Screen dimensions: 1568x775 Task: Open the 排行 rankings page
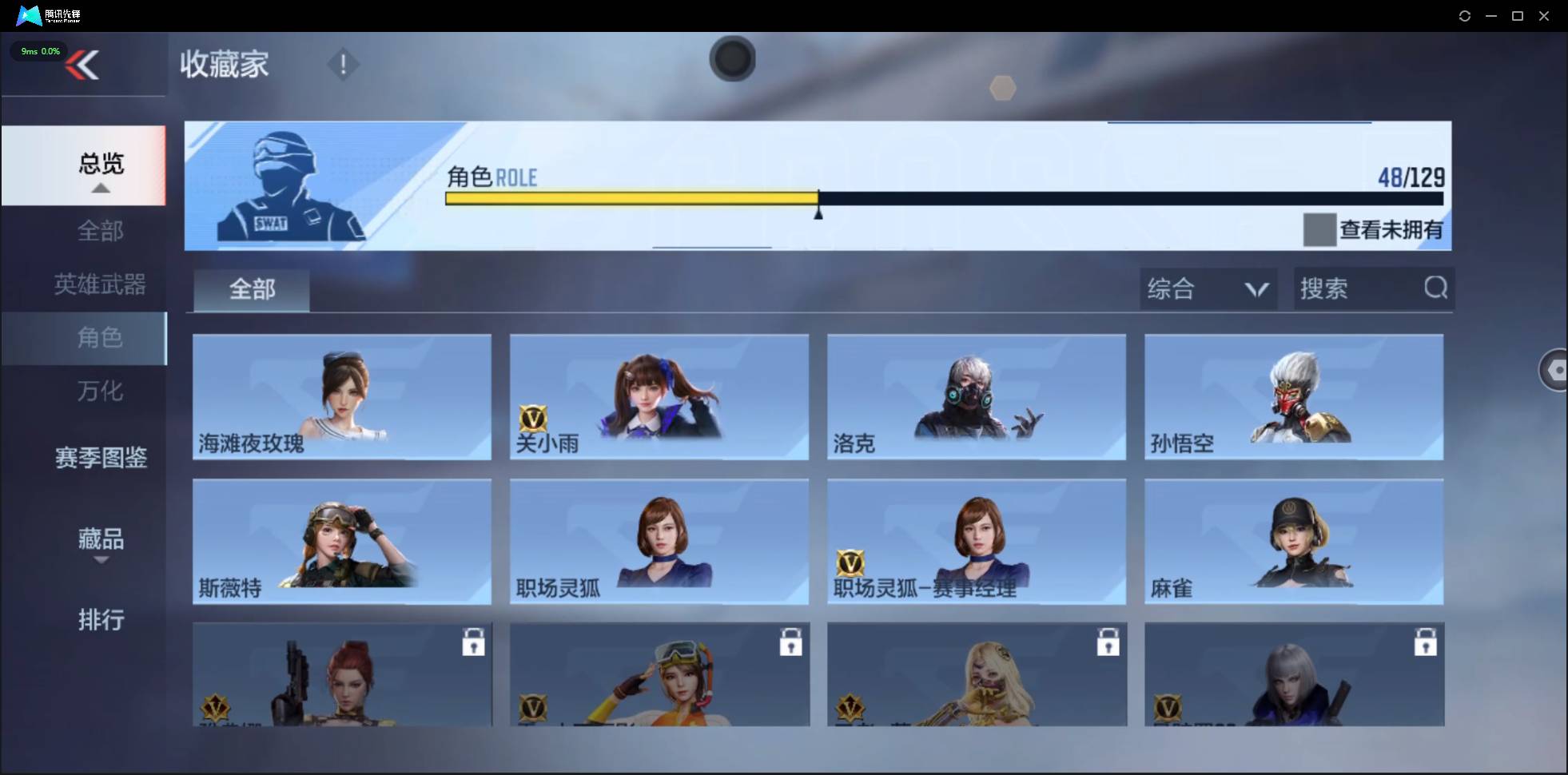(101, 620)
